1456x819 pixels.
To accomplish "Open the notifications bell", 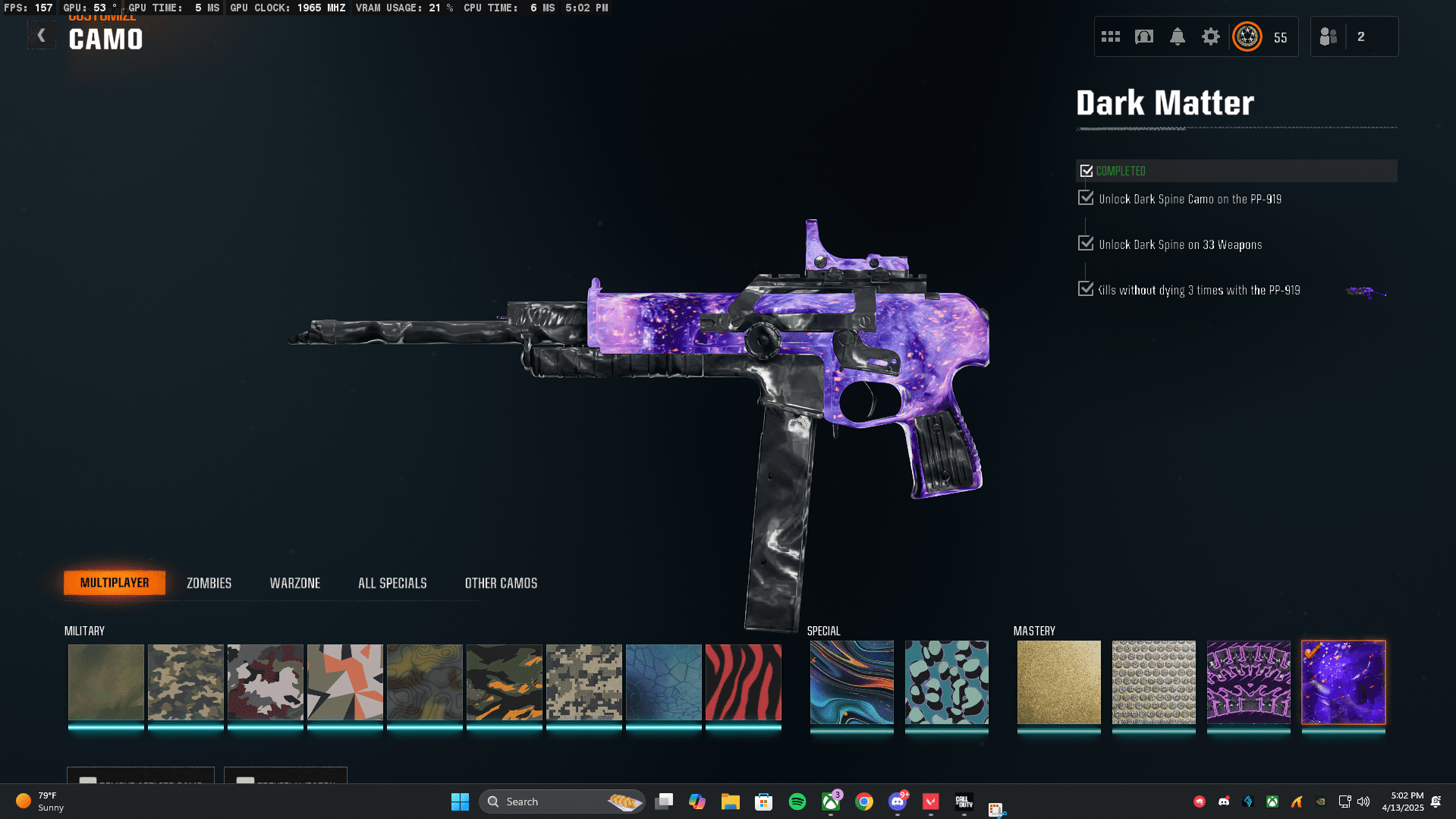I will (x=1177, y=36).
